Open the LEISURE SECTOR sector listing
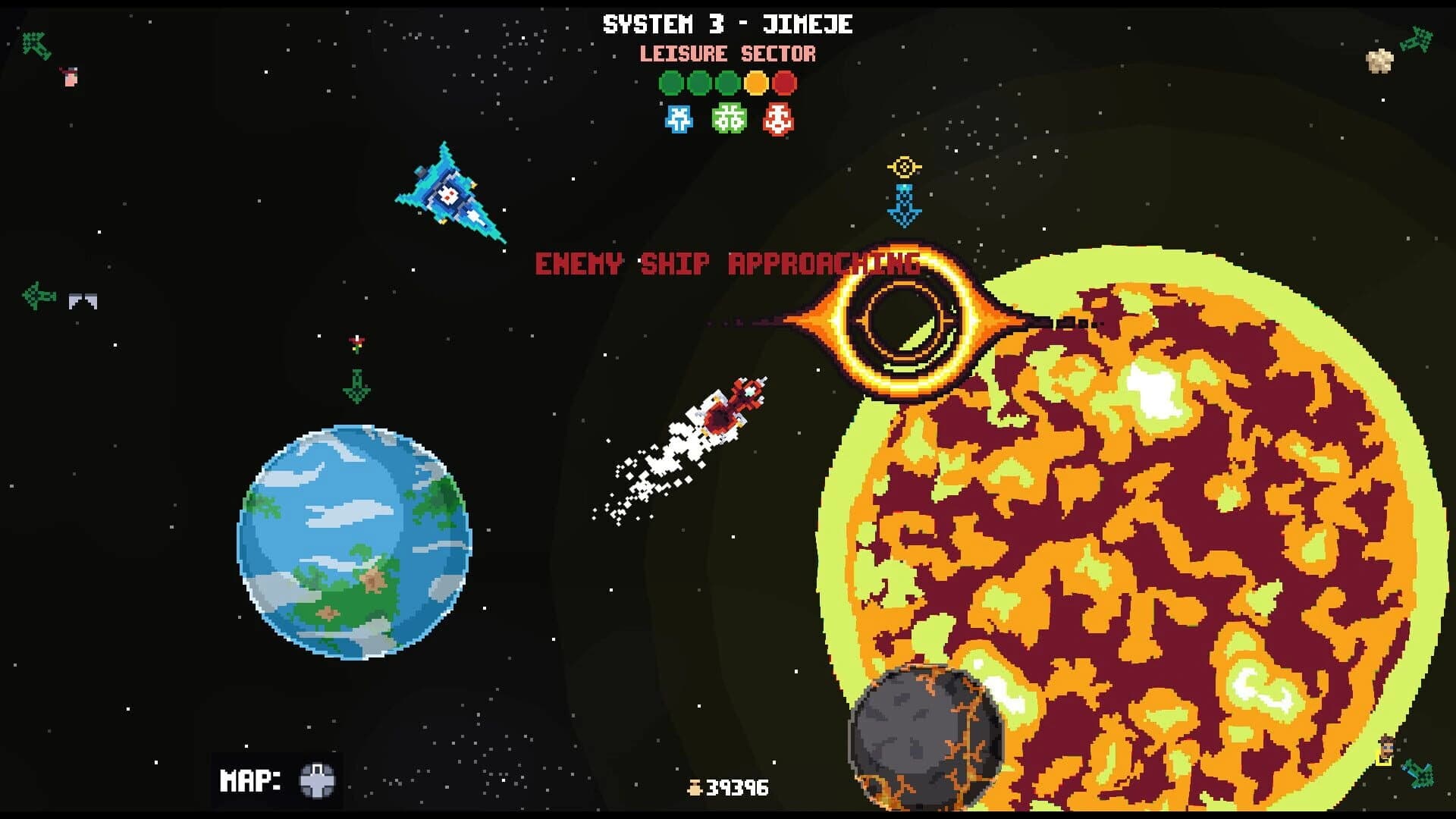This screenshot has height=819, width=1456. 727,54
